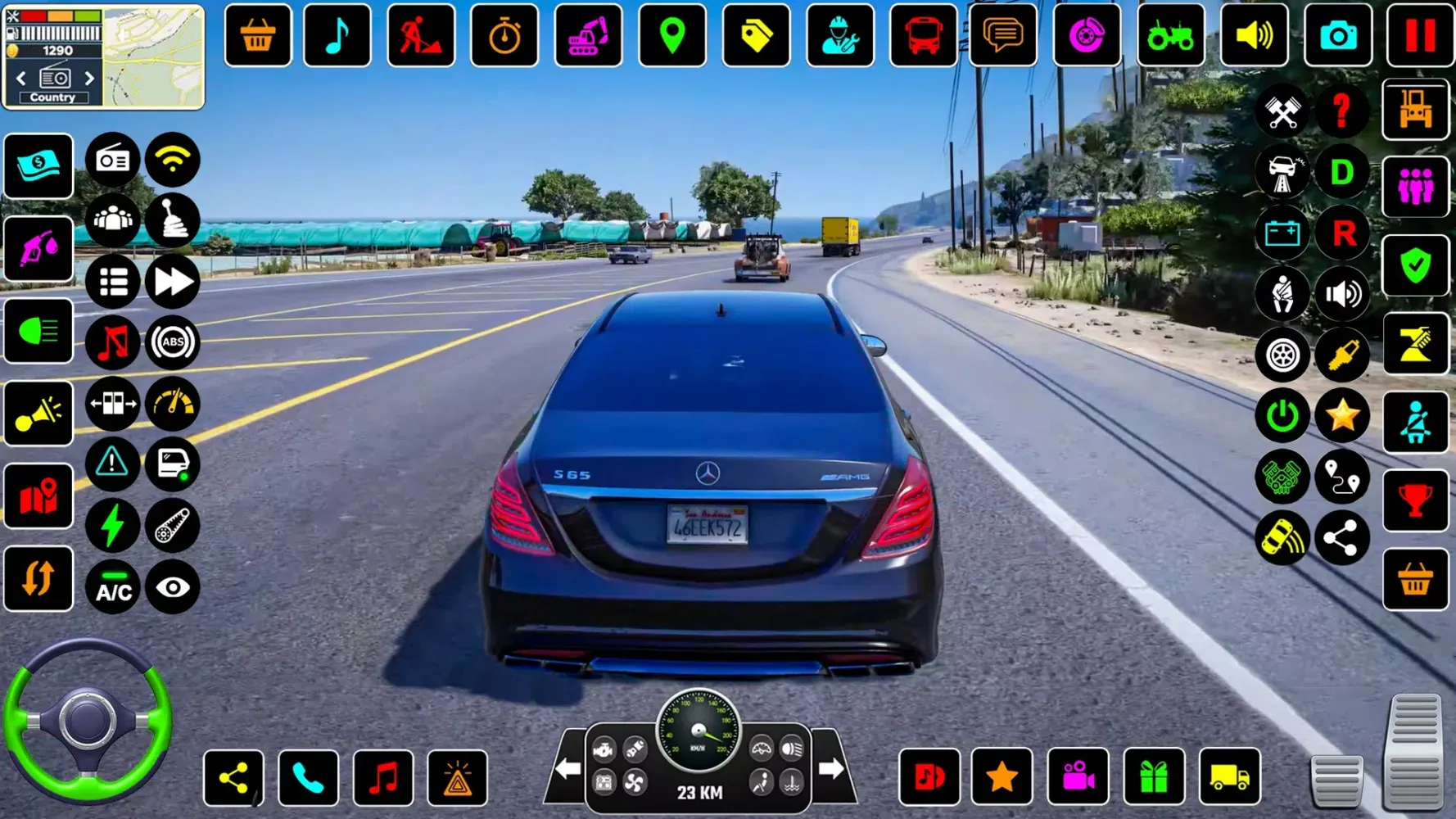Claim the green gift box reward
The height and width of the screenshot is (819, 1456).
click(x=1153, y=778)
